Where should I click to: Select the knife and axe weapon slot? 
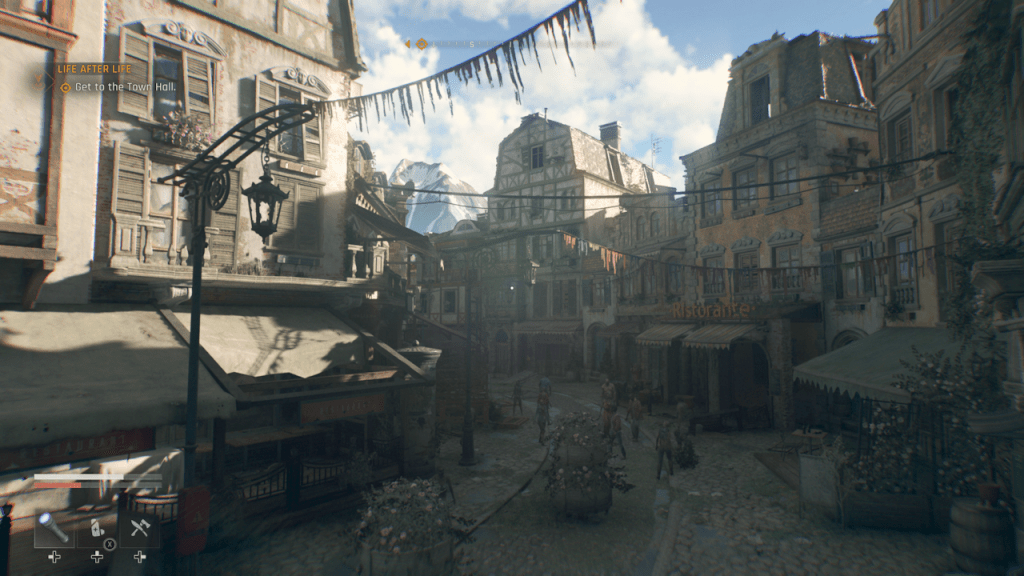coord(139,528)
